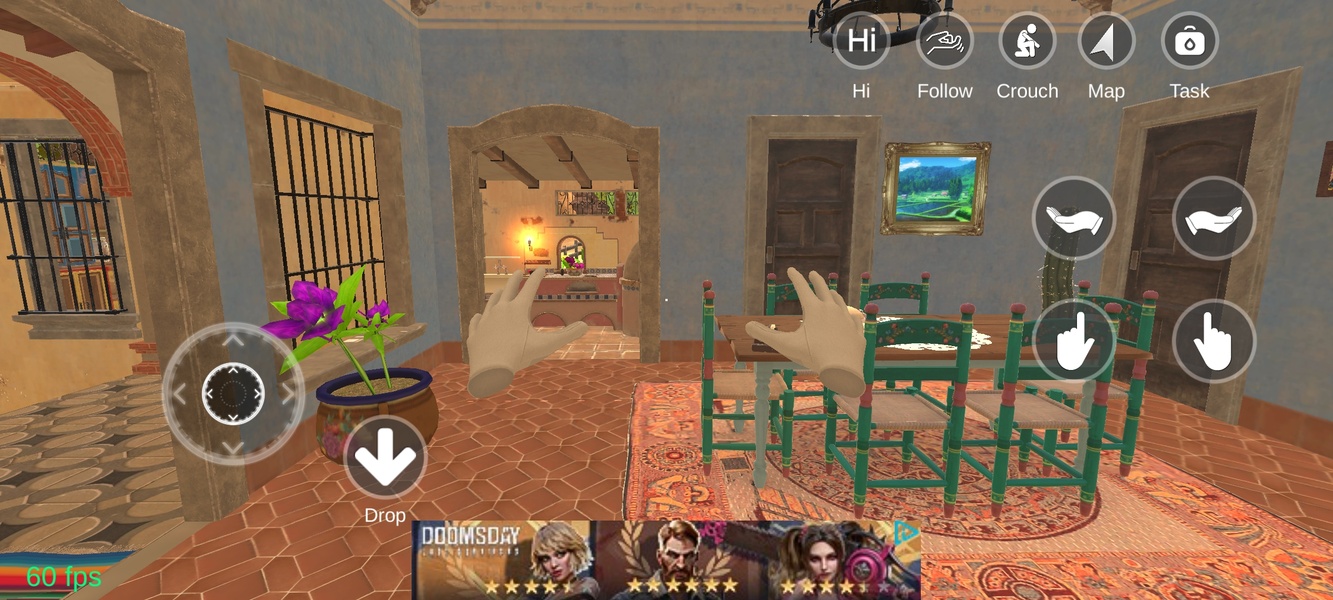This screenshot has height=600, width=1333.
Task: Open the Map
Action: tap(1106, 41)
